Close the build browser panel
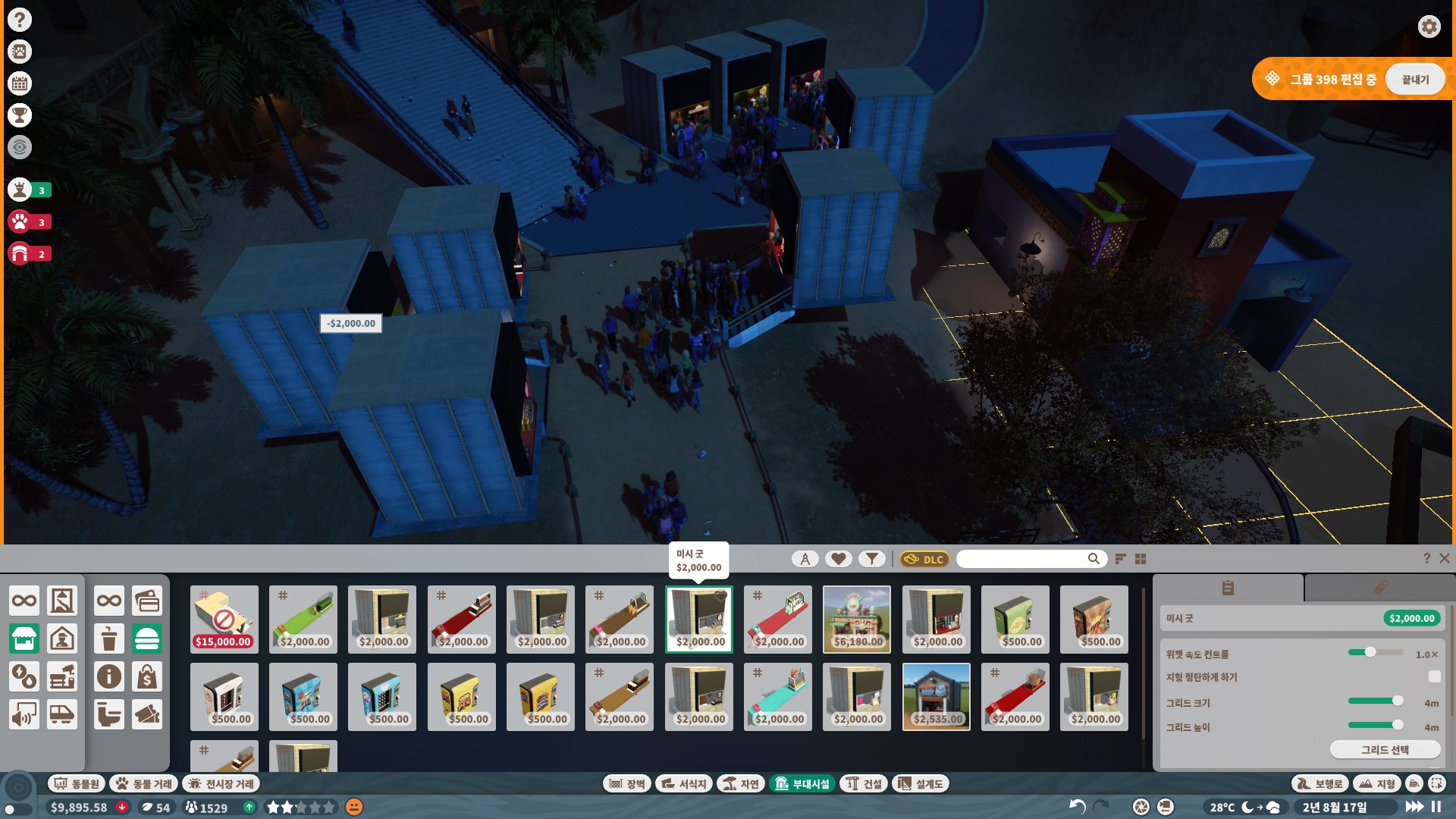This screenshot has width=1456, height=819. coord(1445,558)
